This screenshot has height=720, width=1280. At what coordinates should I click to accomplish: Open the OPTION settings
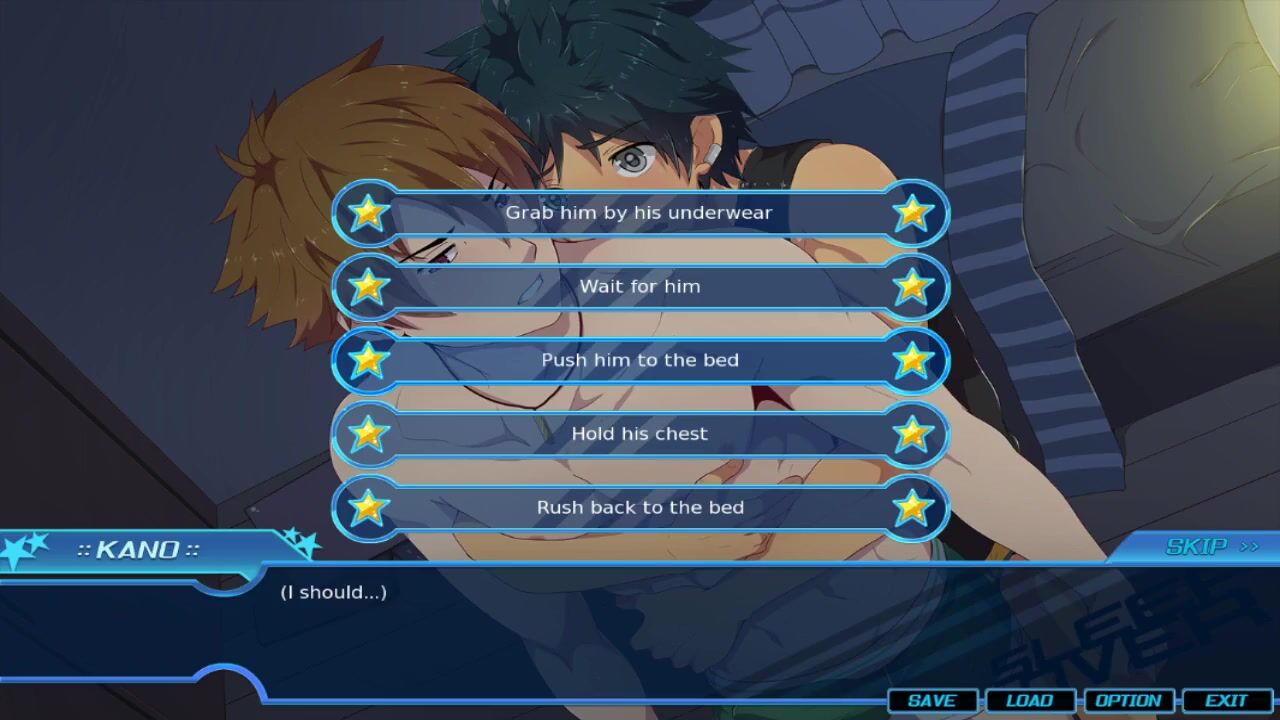(x=1128, y=701)
